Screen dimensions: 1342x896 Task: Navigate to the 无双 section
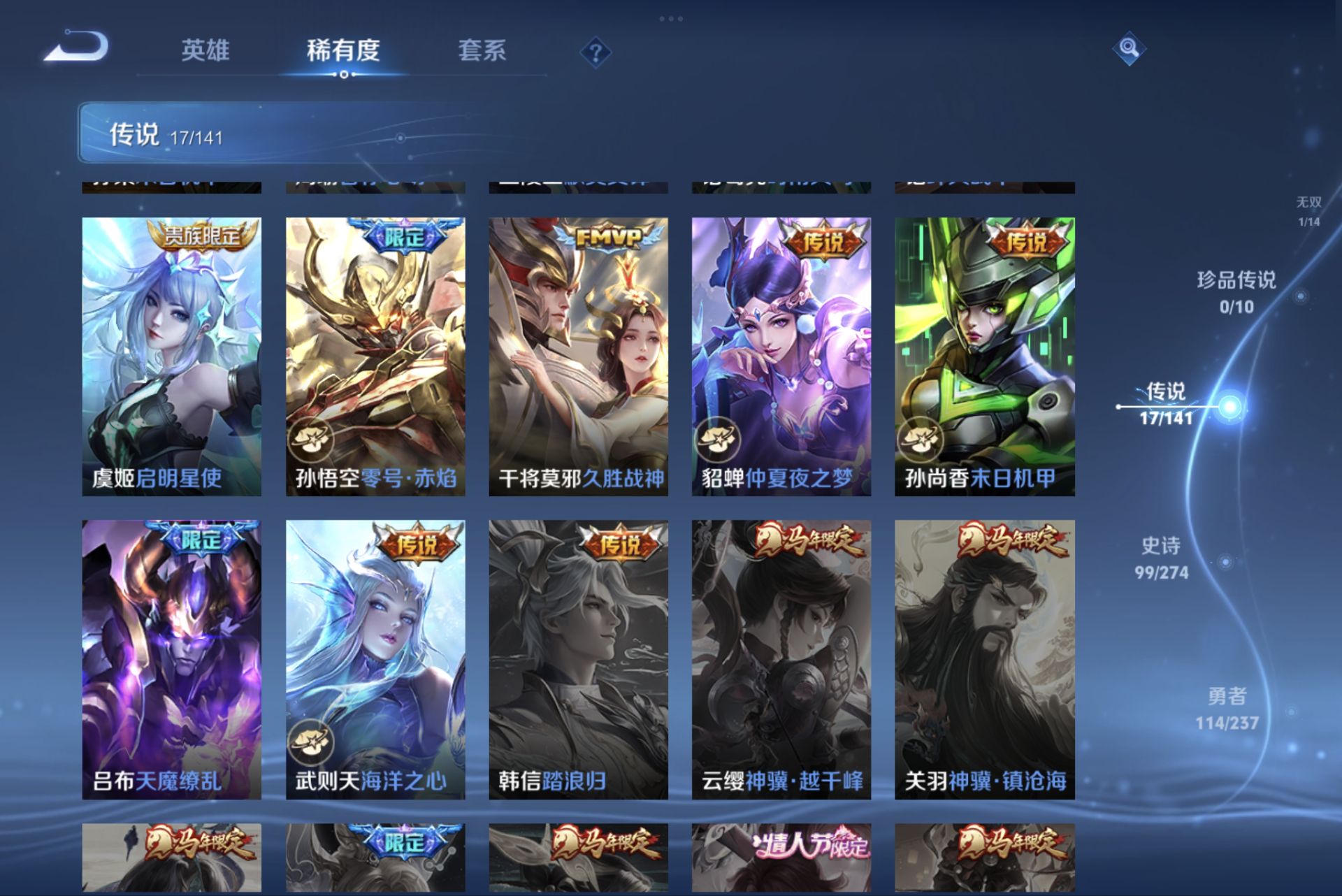tap(1308, 210)
